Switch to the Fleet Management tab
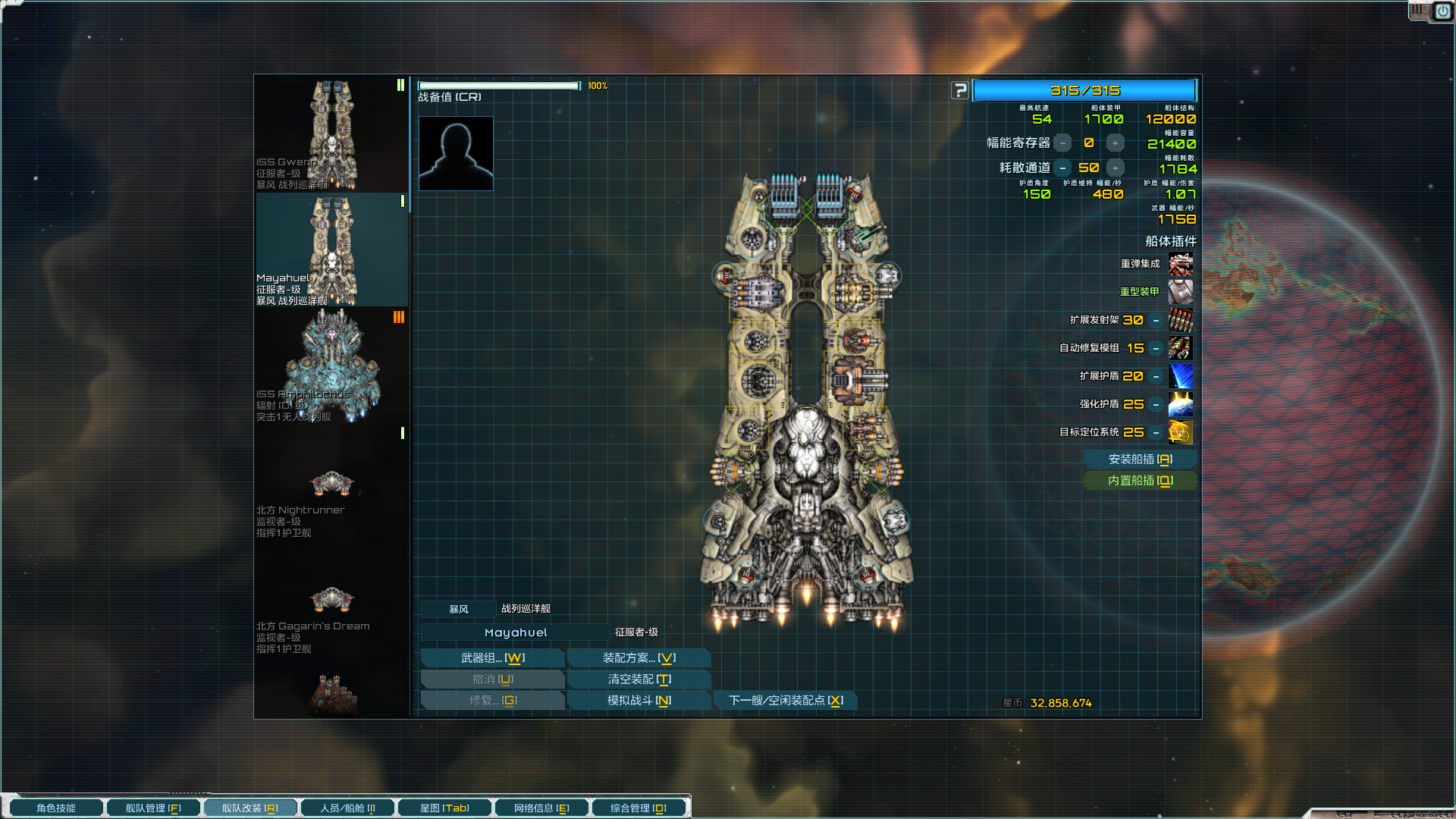This screenshot has width=1456, height=819. (x=153, y=808)
